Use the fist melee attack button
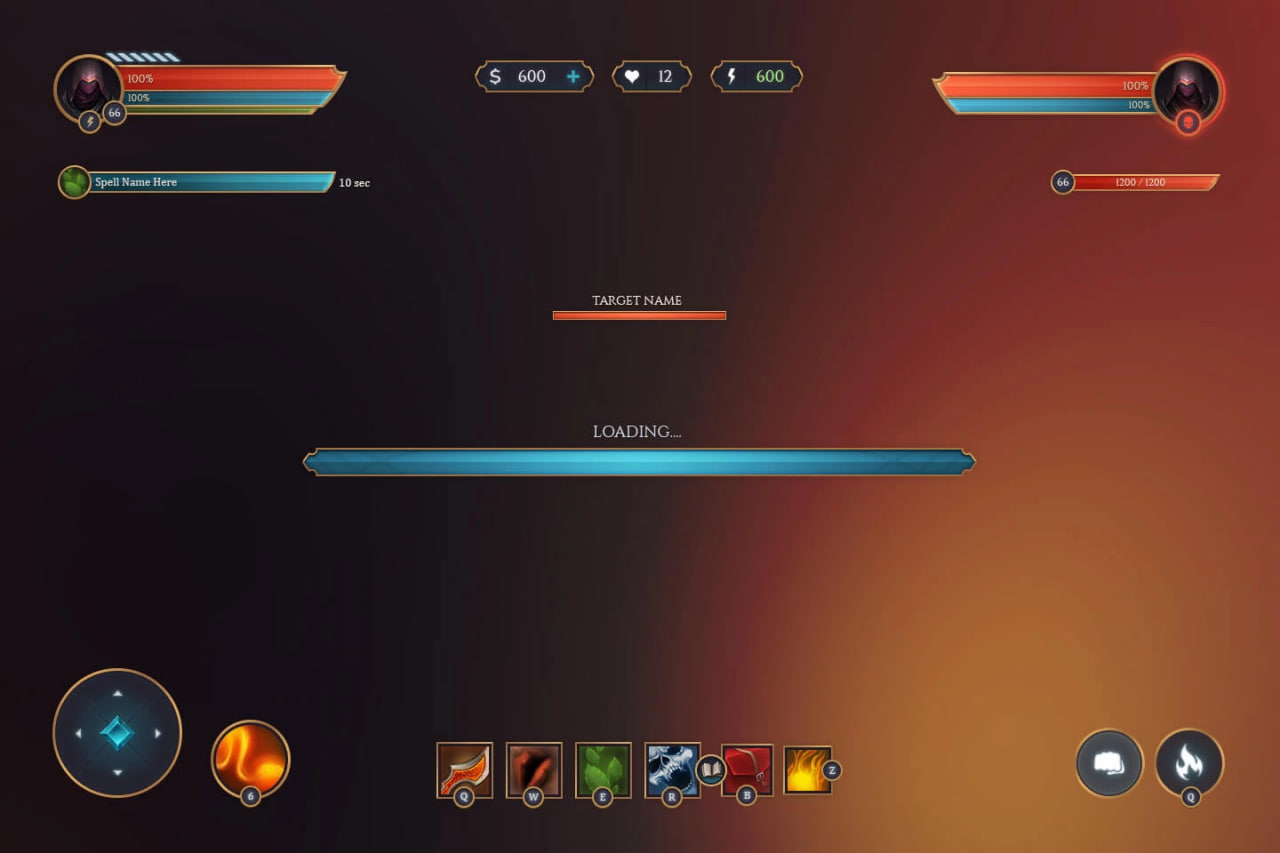Image resolution: width=1280 pixels, height=853 pixels. click(x=1109, y=763)
